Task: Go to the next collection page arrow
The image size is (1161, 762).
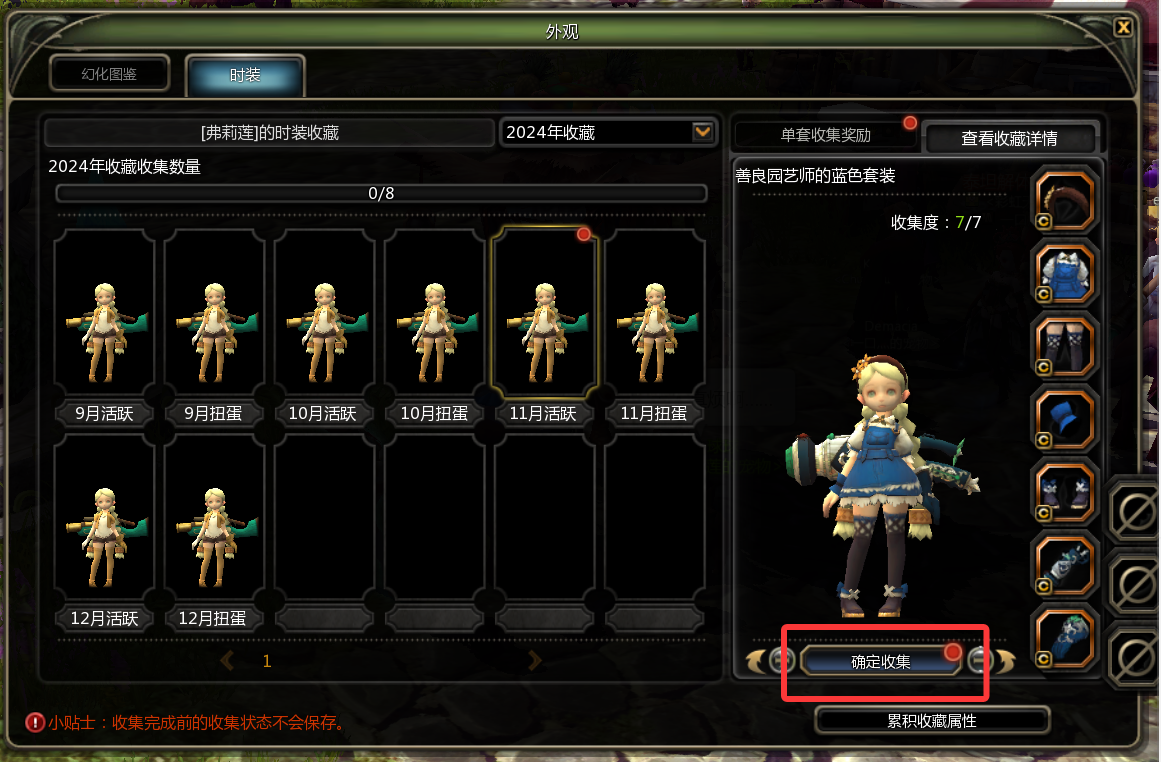Action: pos(535,660)
